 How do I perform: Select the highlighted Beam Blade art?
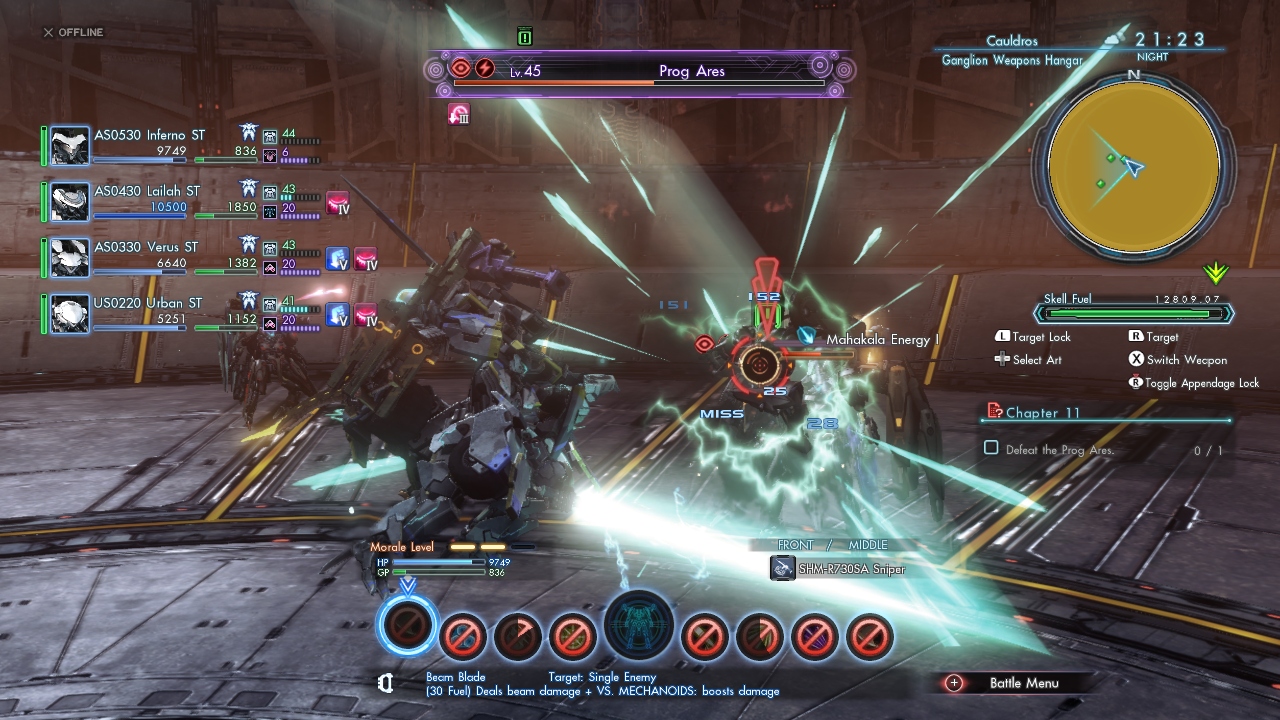pyautogui.click(x=408, y=625)
